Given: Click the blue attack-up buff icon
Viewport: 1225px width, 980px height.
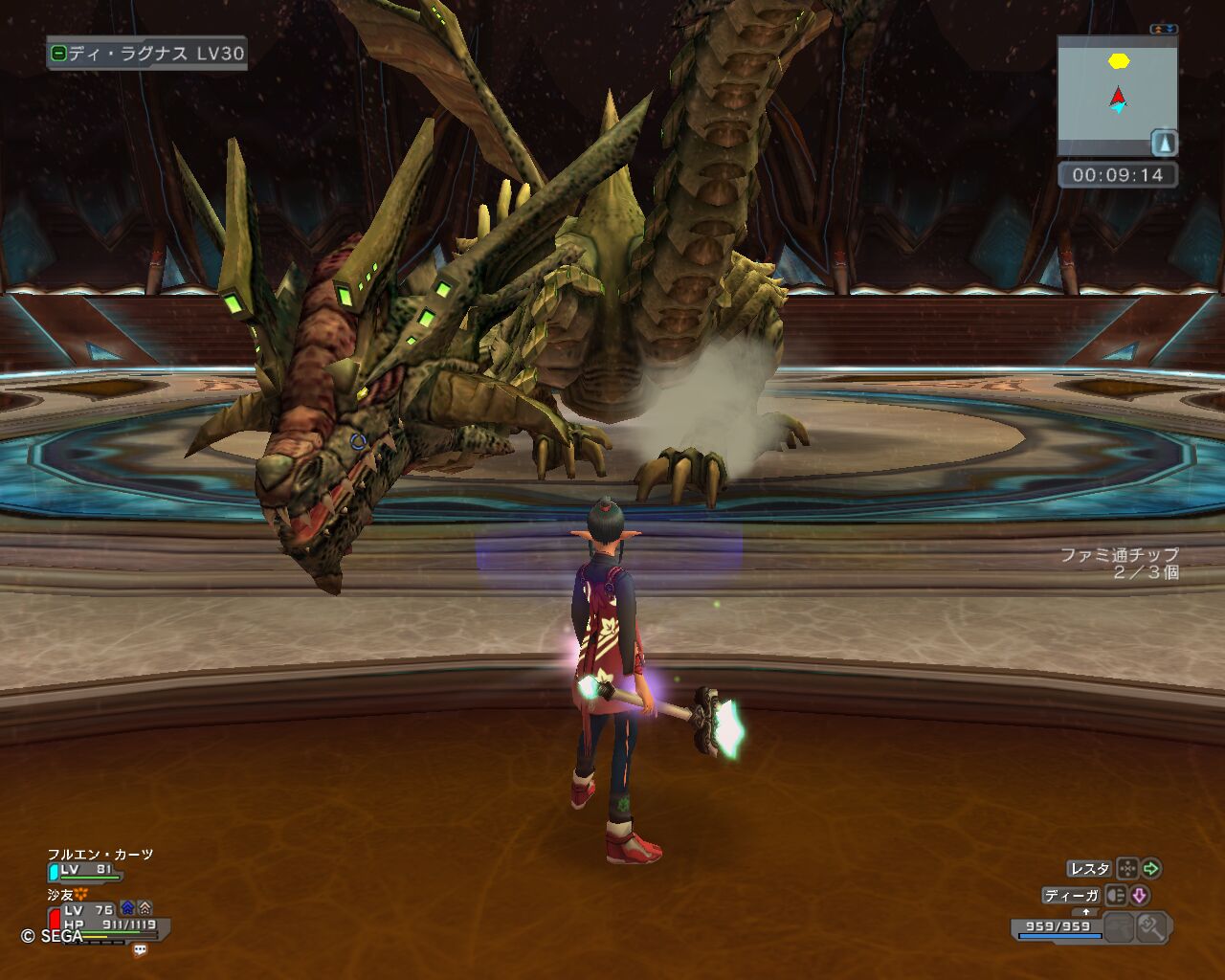Looking at the screenshot, I should 126,908.
